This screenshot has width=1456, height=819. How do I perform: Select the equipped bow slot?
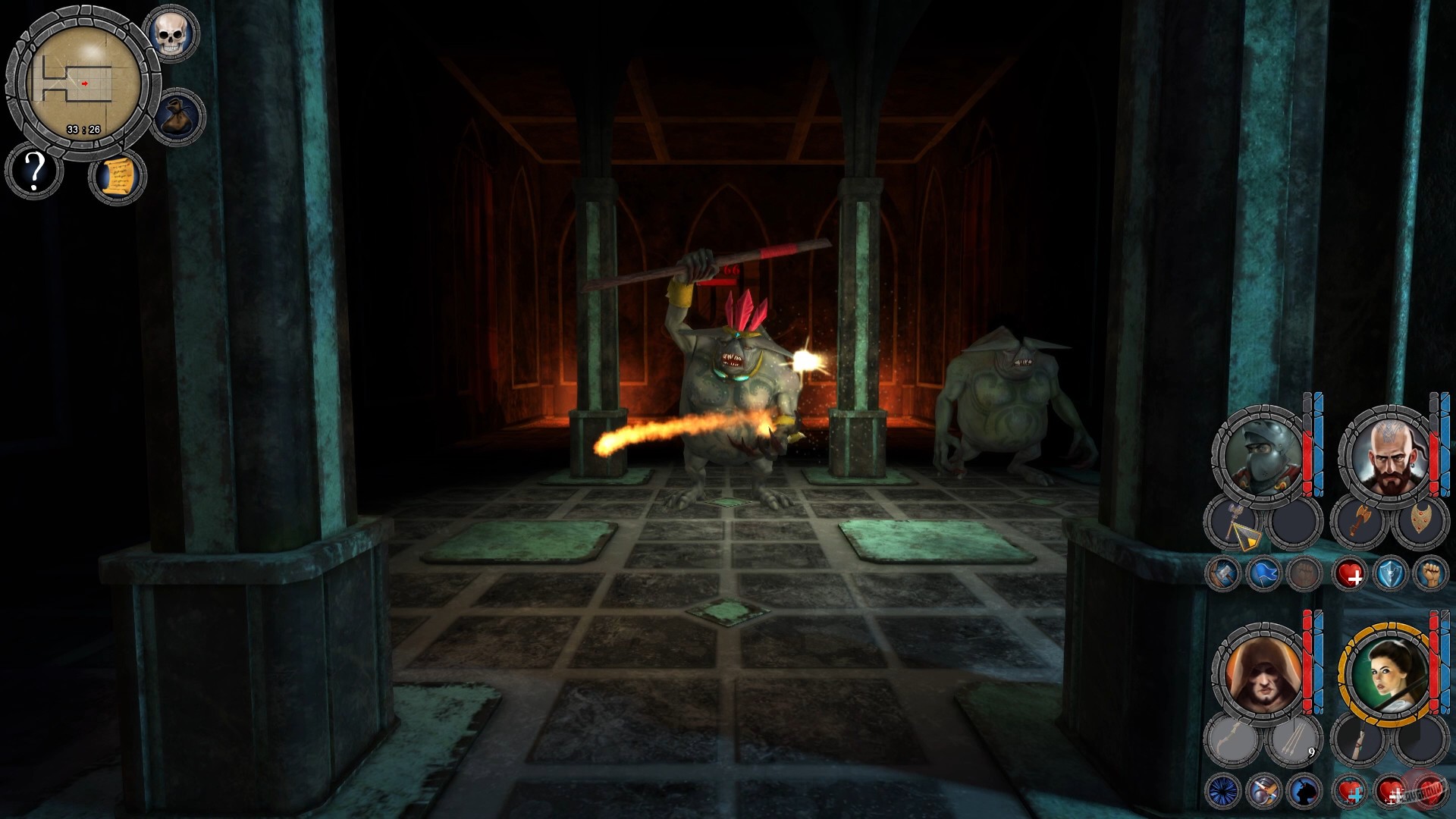click(1232, 739)
